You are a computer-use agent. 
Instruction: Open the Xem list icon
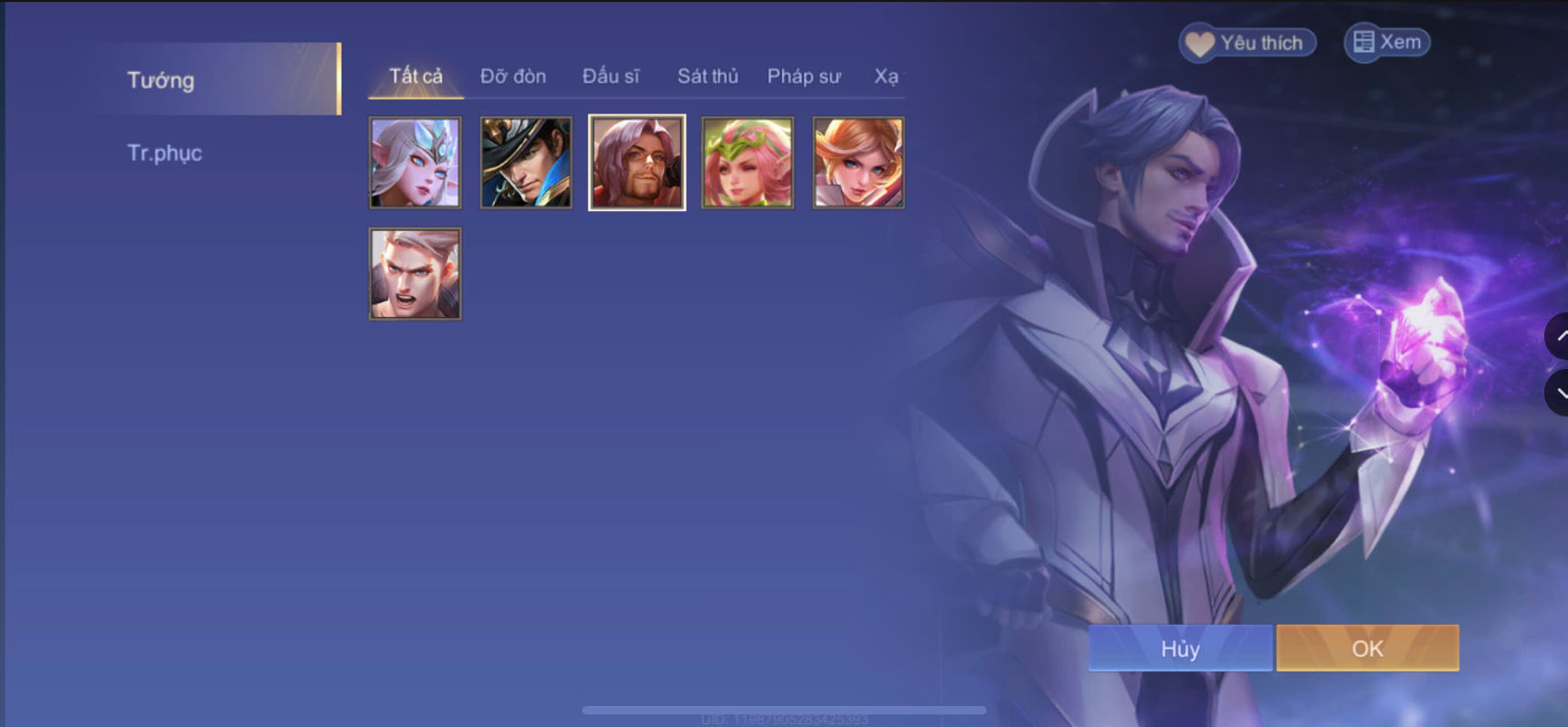[x=1366, y=41]
